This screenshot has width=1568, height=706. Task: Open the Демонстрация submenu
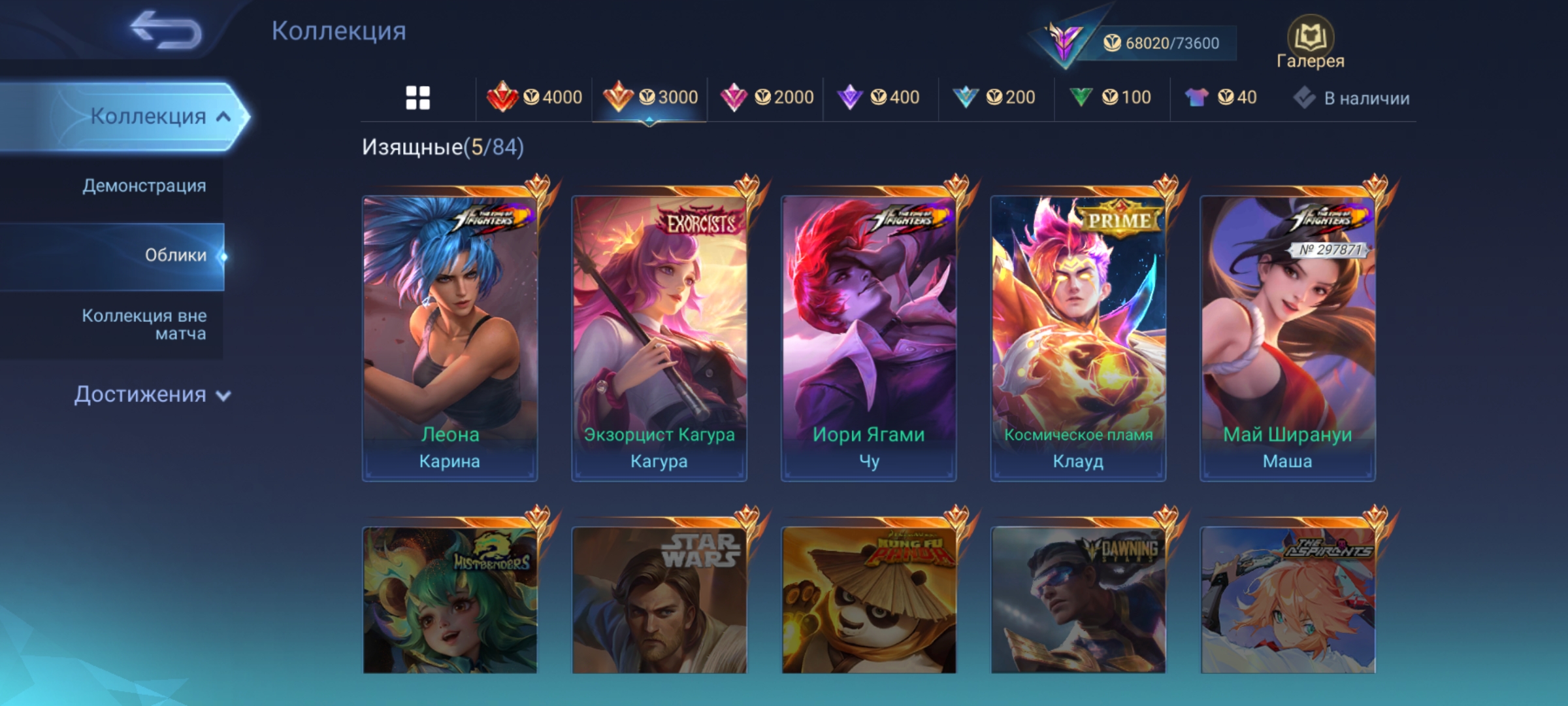click(144, 186)
